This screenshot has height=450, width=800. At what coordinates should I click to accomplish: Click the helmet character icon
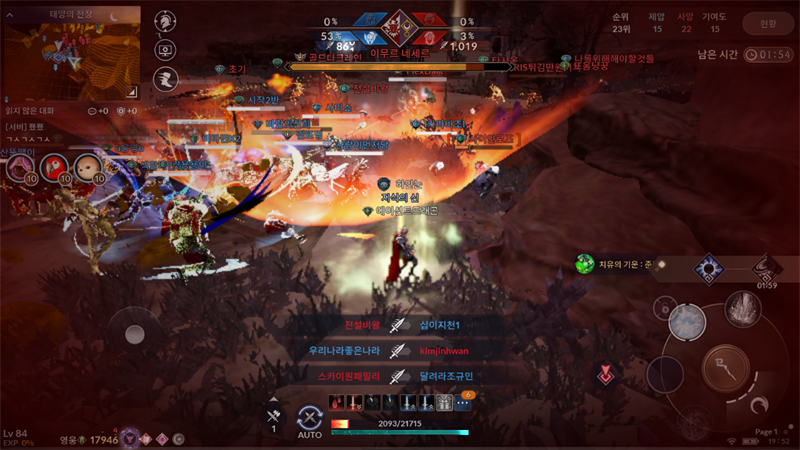(163, 20)
